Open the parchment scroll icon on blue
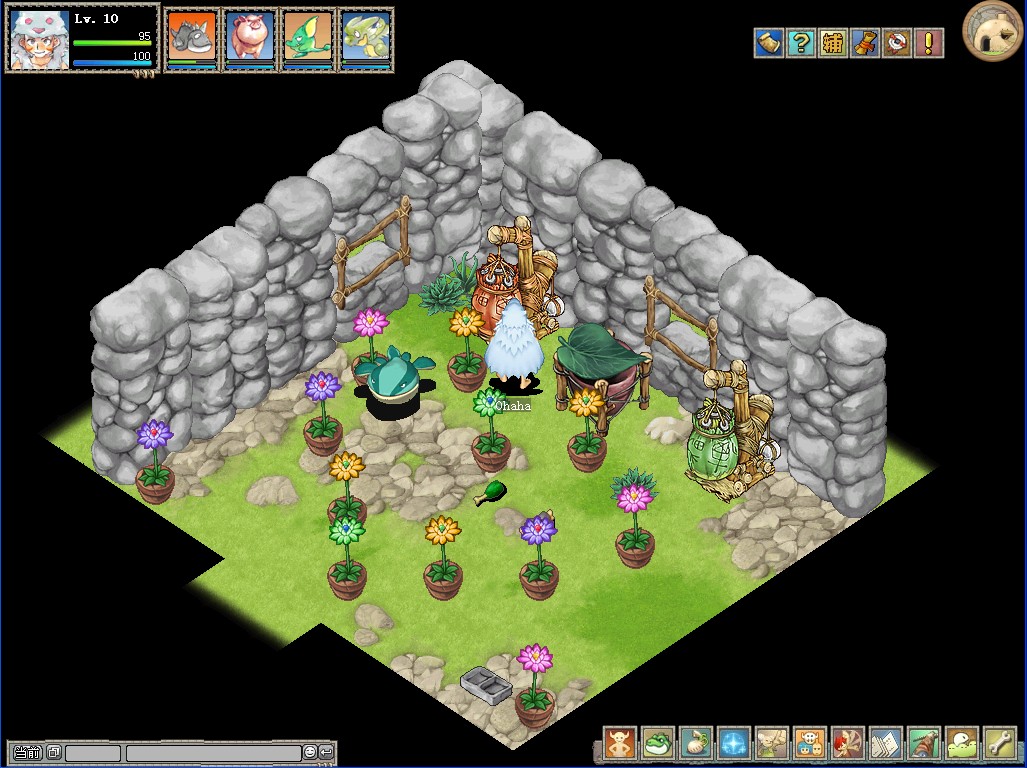The width and height of the screenshot is (1027, 768). pyautogui.click(x=768, y=43)
